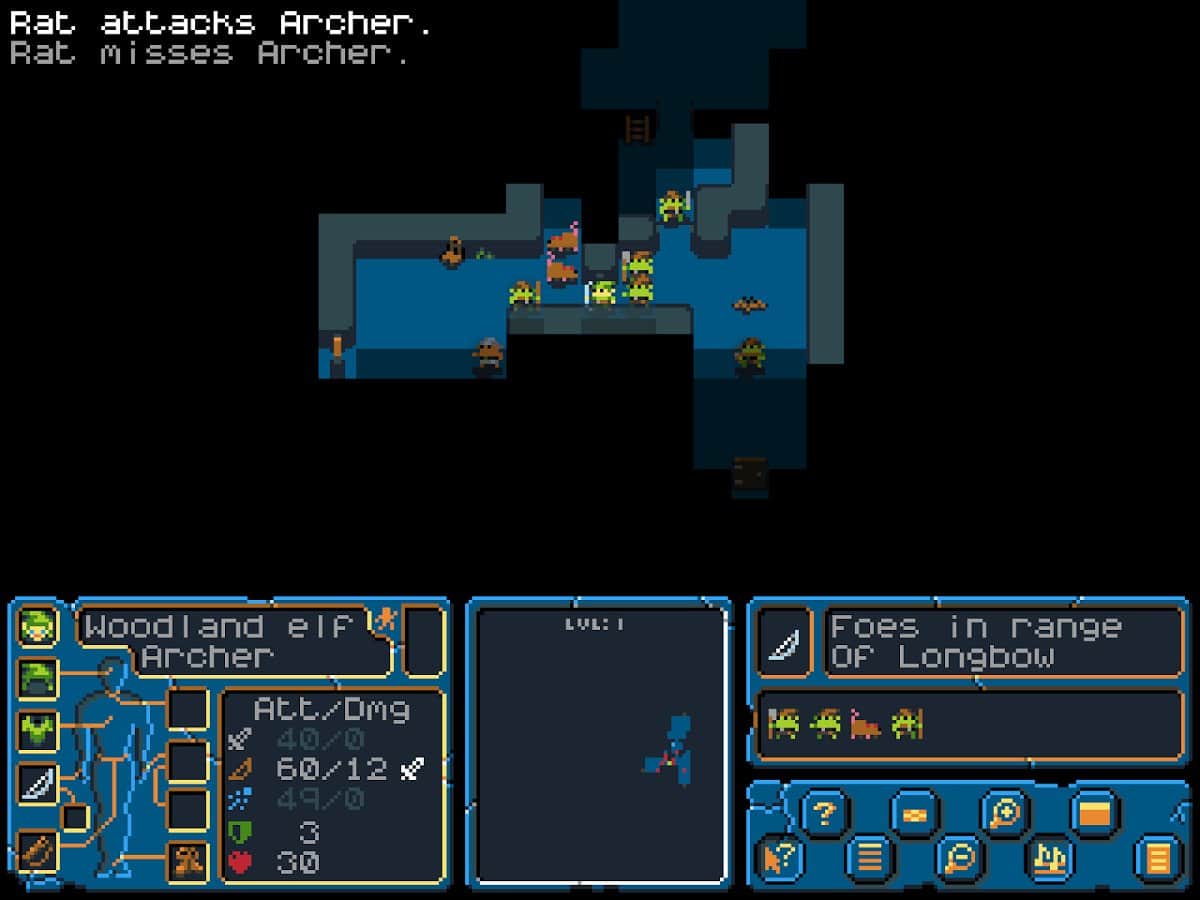Activate the cursor question mark inspect button
The width and height of the screenshot is (1200, 900).
(778, 858)
